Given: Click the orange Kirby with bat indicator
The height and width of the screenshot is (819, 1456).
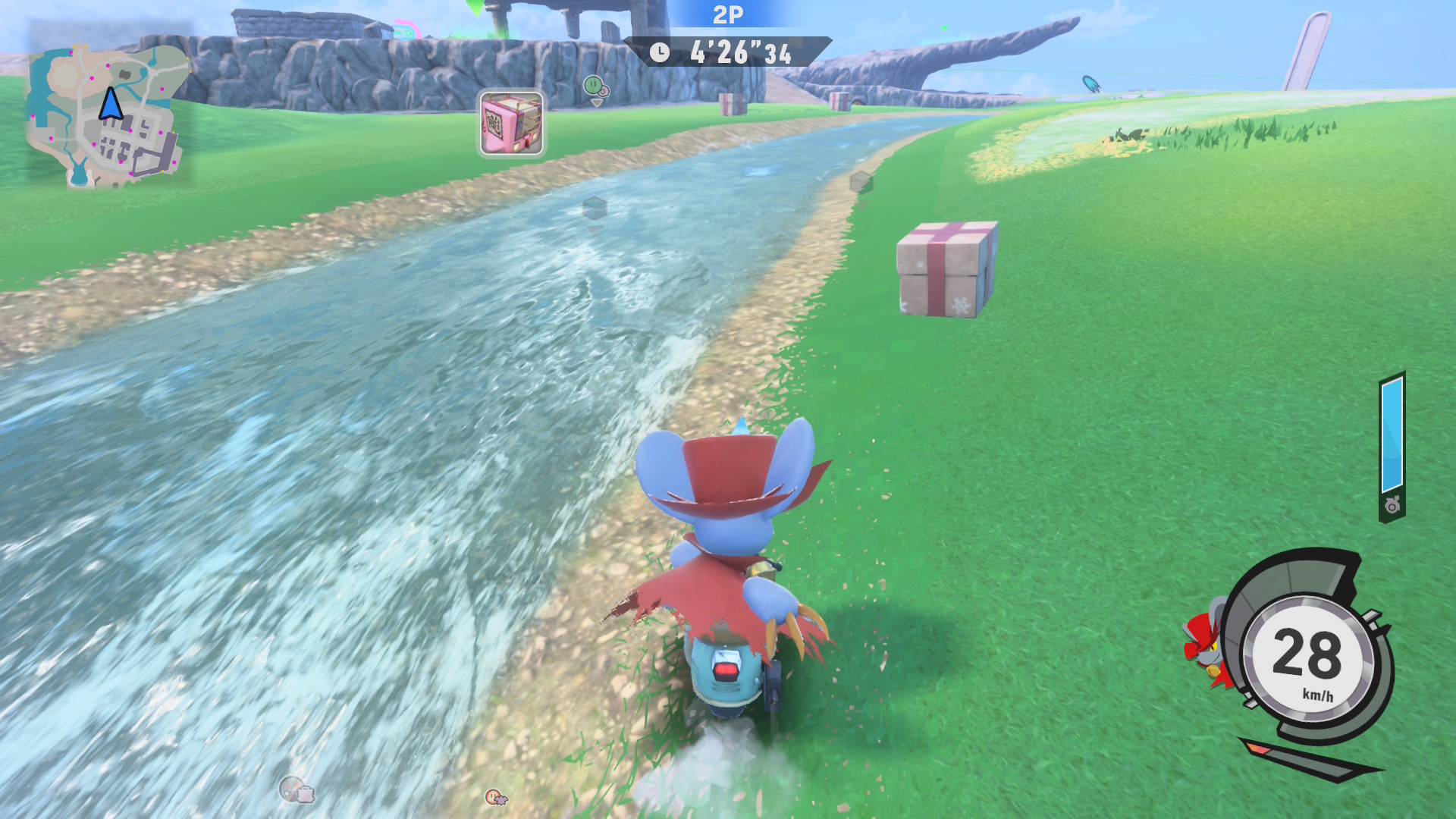Looking at the screenshot, I should pos(496,796).
